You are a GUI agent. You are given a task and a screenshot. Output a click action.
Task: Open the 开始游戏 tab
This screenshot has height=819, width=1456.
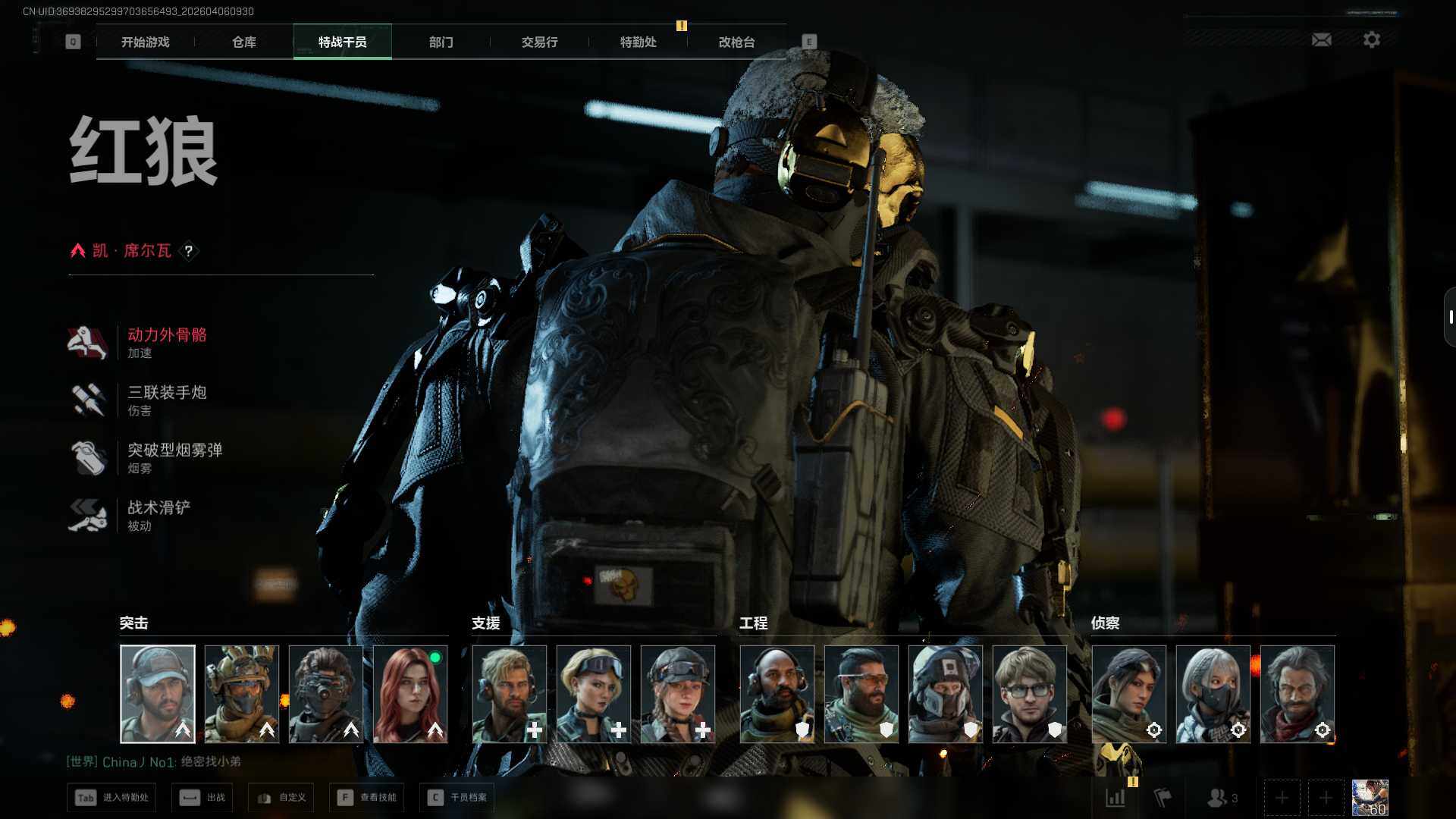pos(145,42)
